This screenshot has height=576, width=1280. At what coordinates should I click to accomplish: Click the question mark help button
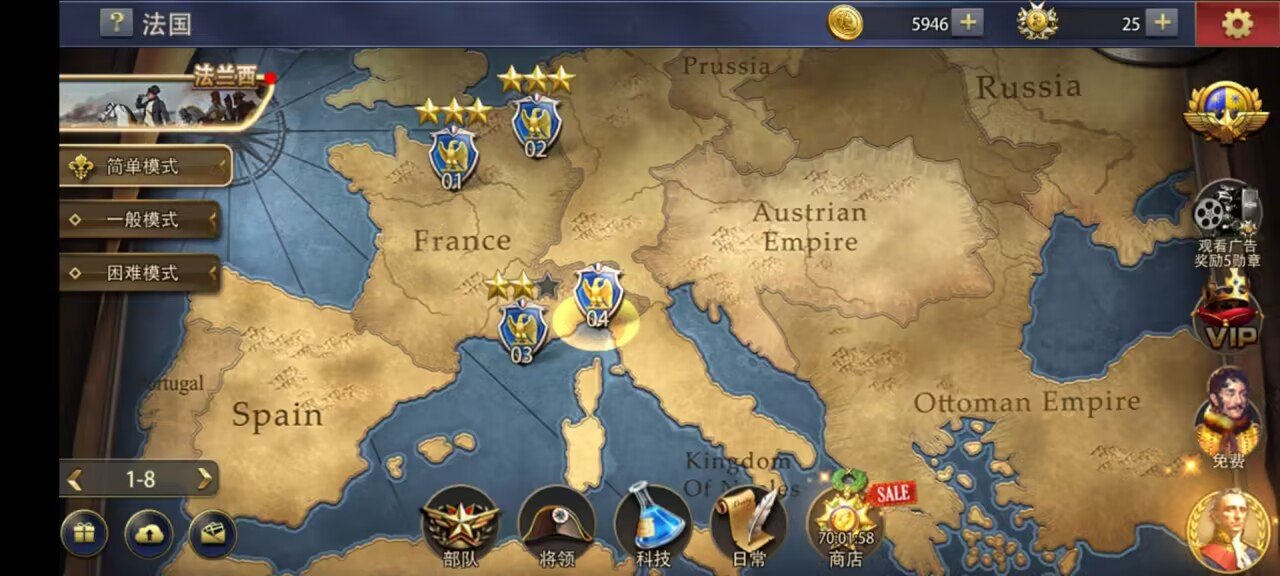pyautogui.click(x=116, y=23)
